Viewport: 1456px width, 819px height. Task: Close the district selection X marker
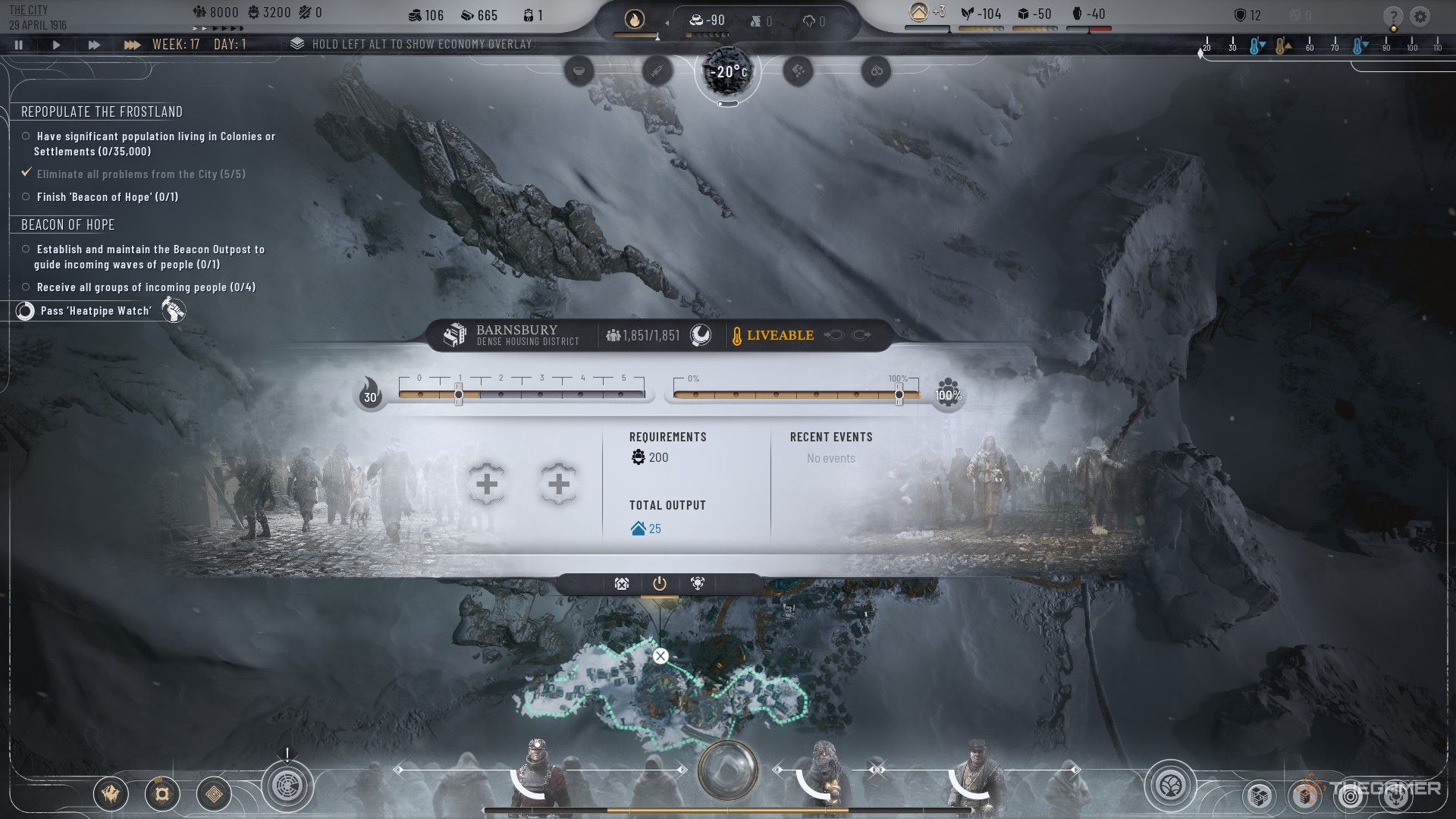click(661, 656)
